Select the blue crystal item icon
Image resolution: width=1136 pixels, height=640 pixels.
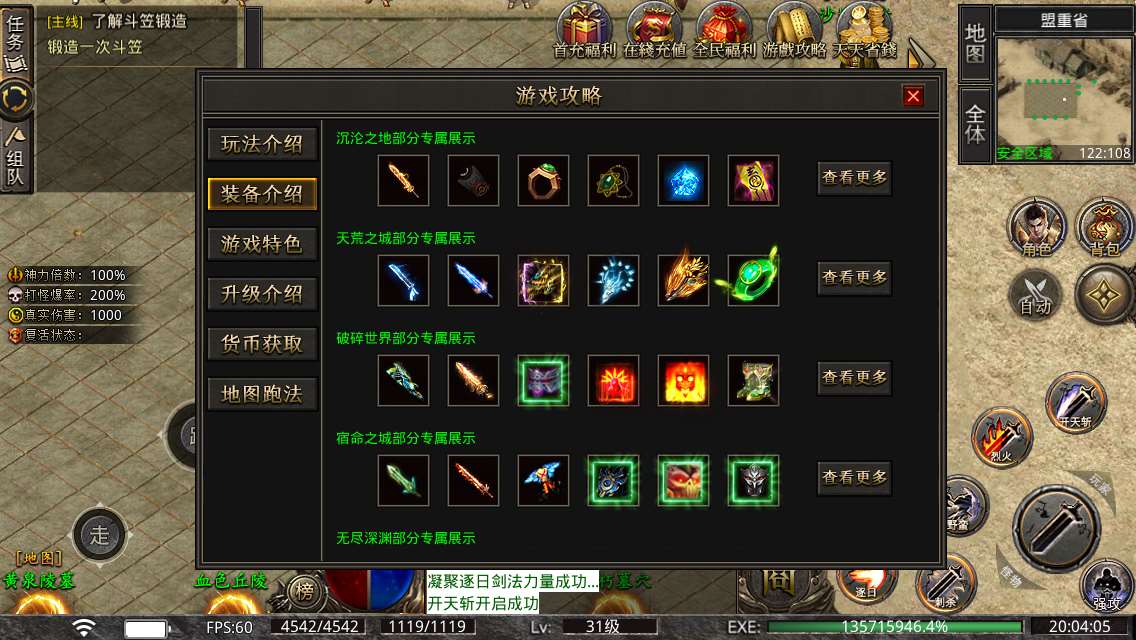[684, 181]
